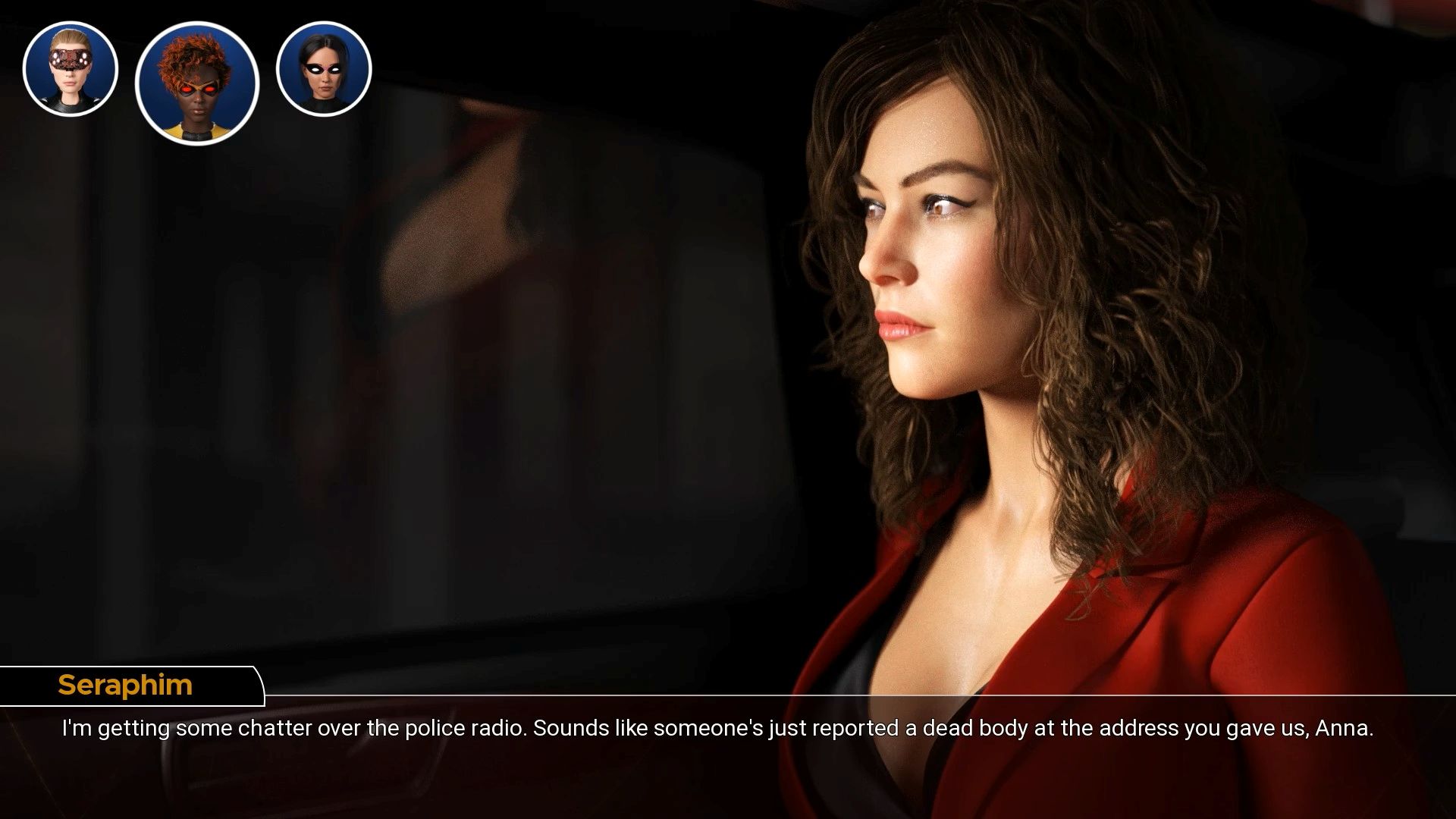
Task: Advance the Seraphim dialogue text
Action: click(x=717, y=729)
